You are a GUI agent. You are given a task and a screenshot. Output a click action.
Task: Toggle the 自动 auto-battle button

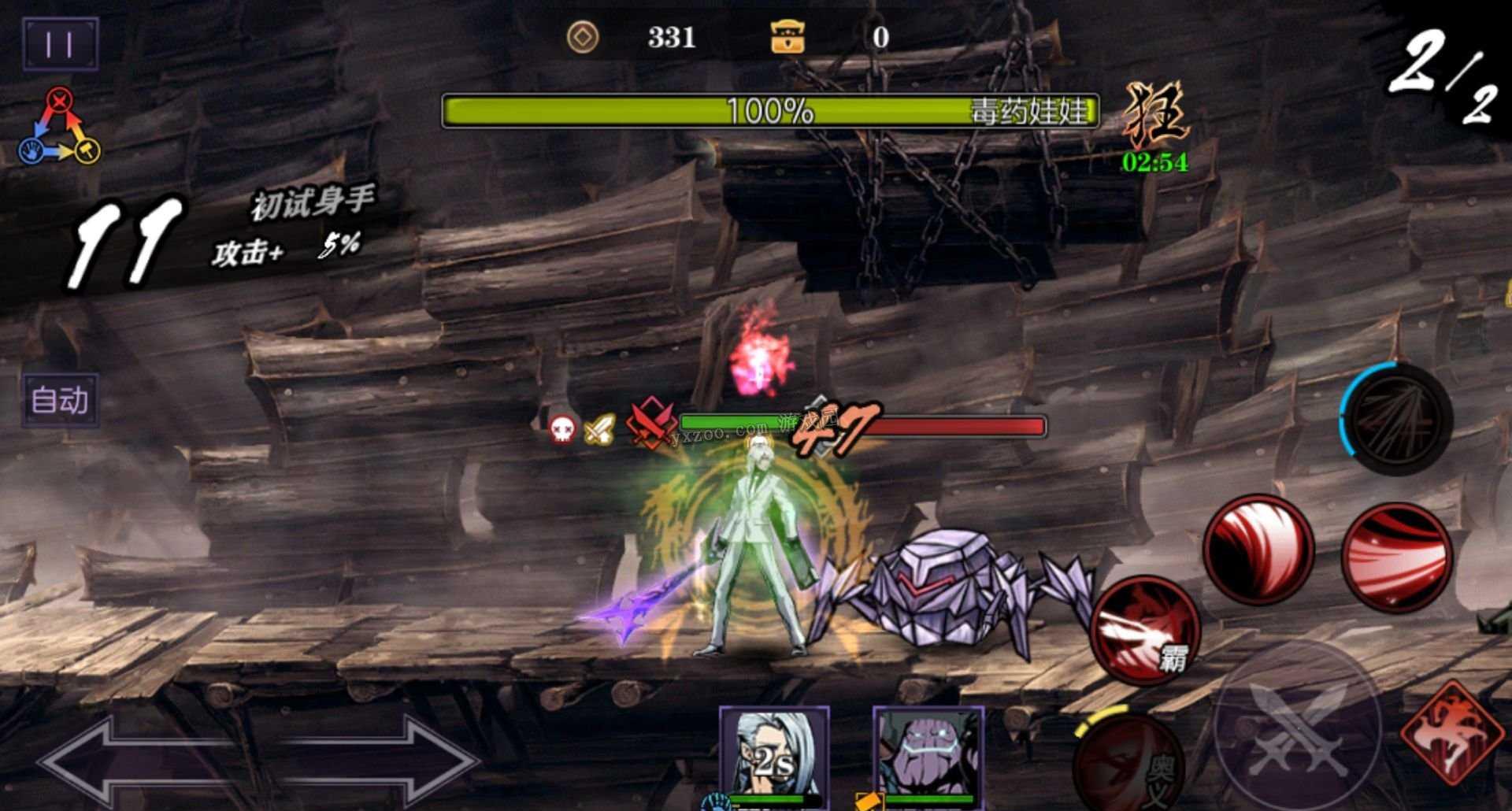[60, 400]
